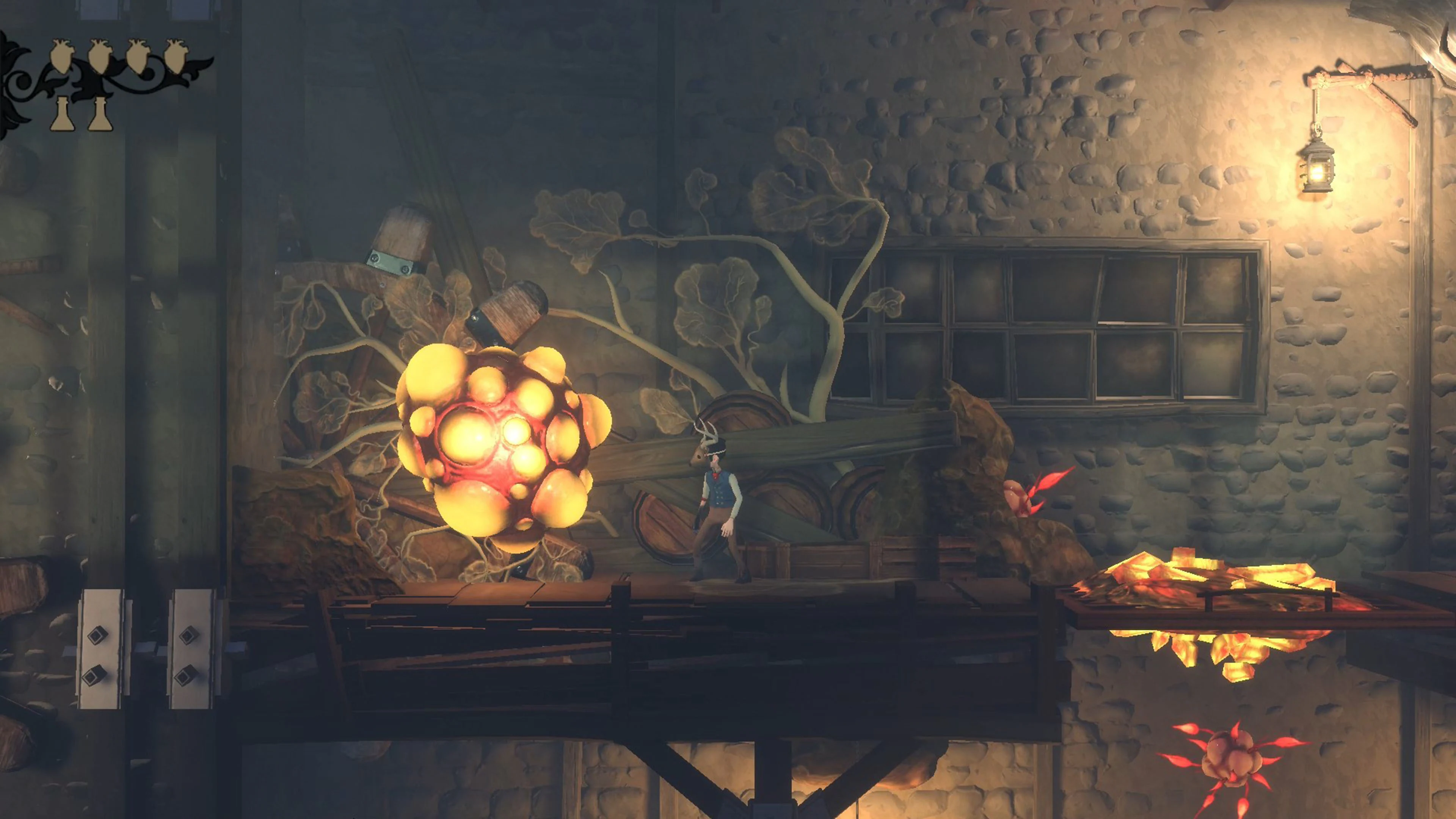The image size is (1456, 819).
Task: Click the first heart icon in the HUD
Action: (62, 56)
